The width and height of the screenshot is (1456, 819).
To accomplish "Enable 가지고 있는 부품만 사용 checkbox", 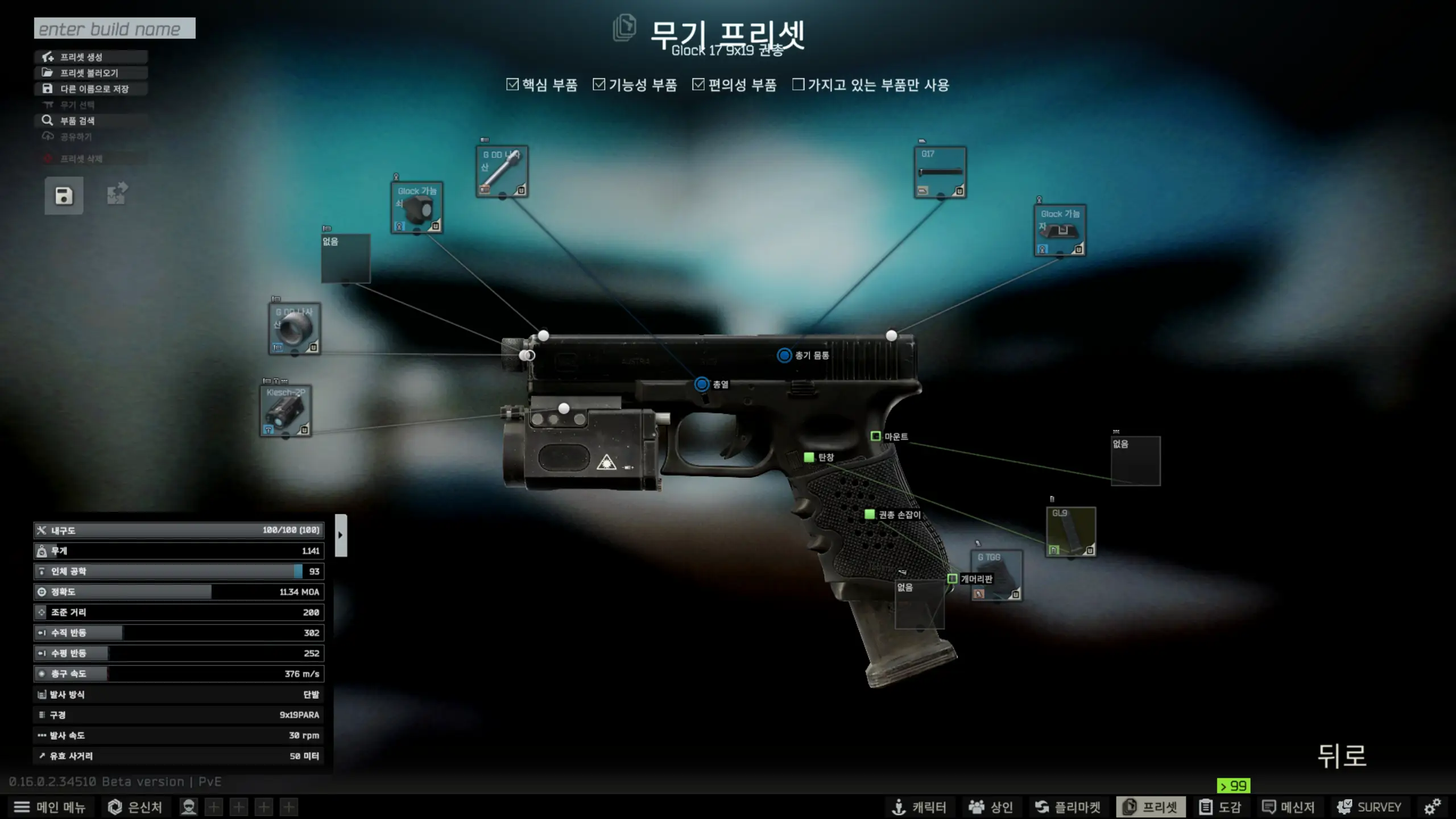I will (x=799, y=85).
